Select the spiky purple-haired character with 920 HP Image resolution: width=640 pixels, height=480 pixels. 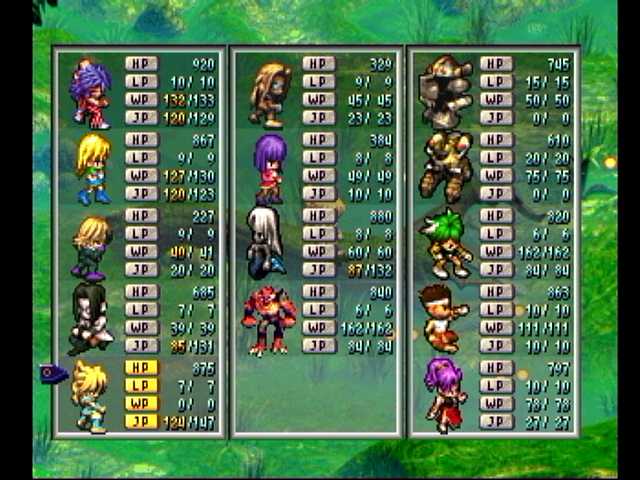[90, 94]
